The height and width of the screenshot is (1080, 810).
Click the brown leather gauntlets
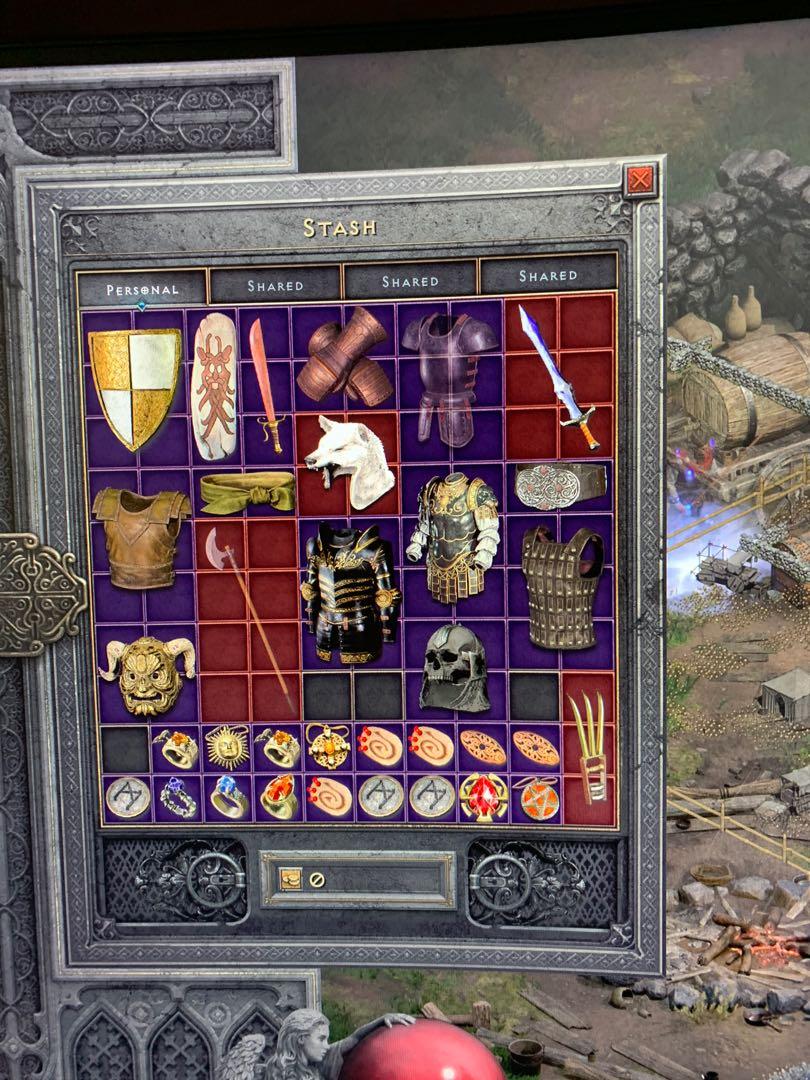tap(345, 358)
